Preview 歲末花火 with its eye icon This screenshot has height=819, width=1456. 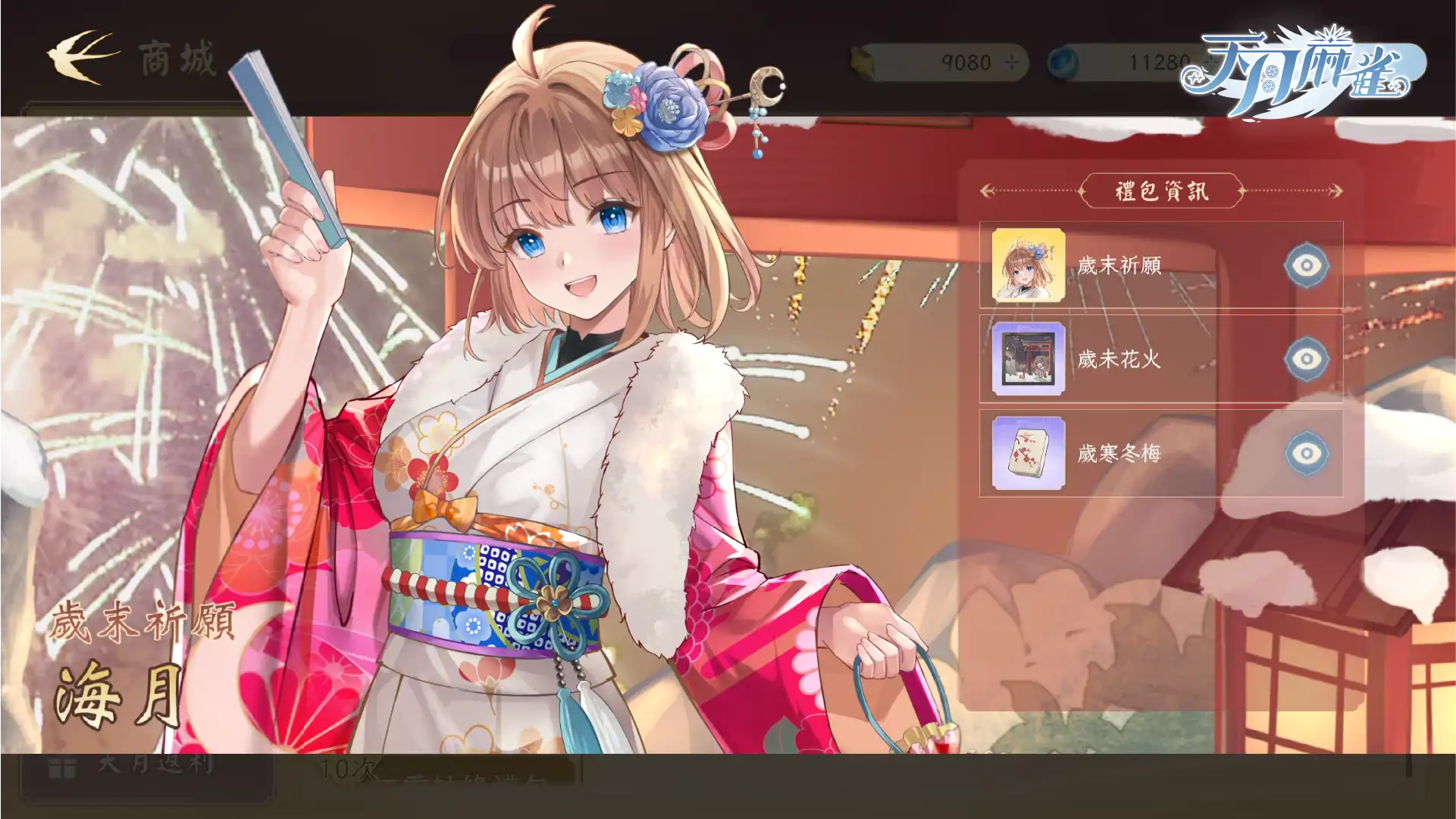tap(1306, 359)
